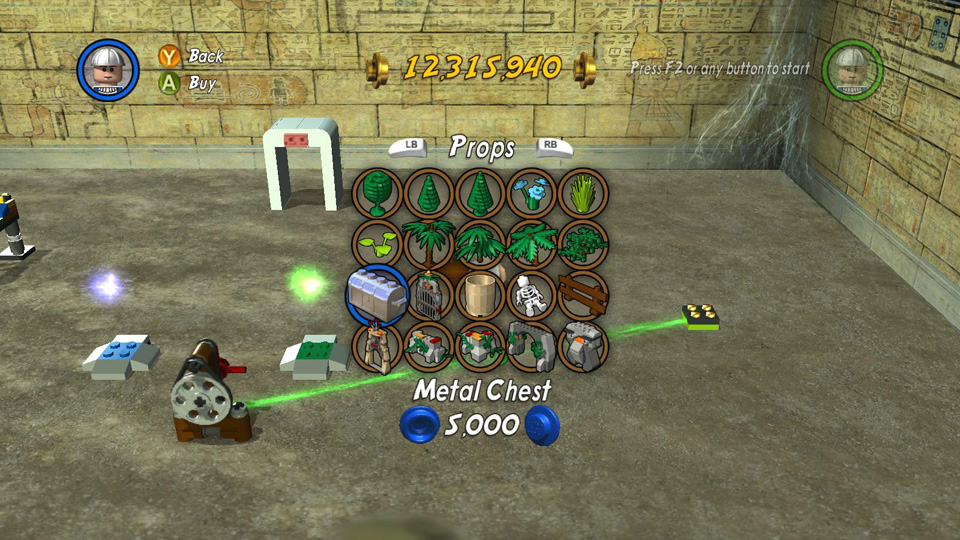Click the player two join portrait
Image resolution: width=960 pixels, height=540 pixels.
point(852,70)
